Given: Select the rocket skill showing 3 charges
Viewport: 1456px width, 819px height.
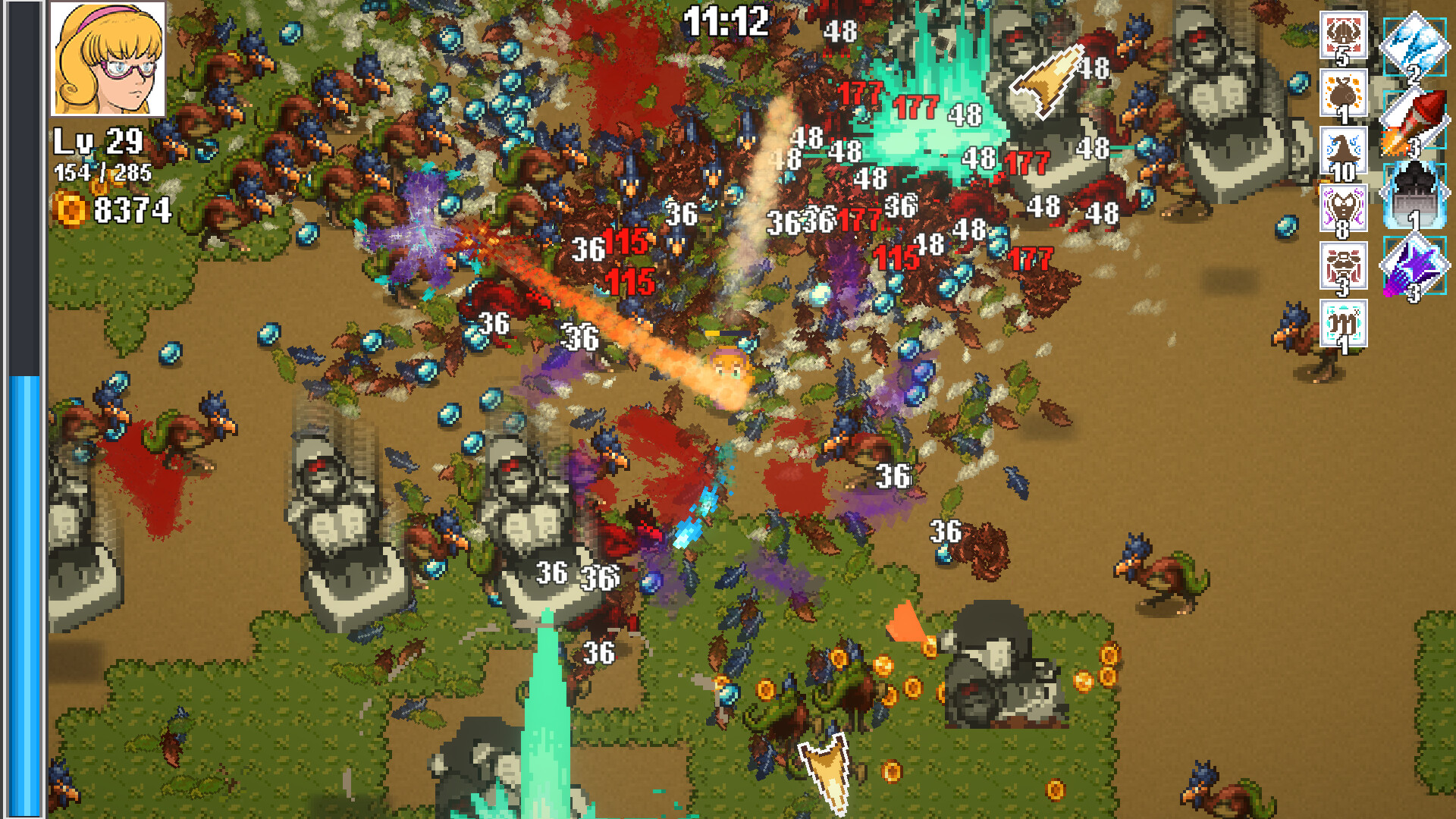Looking at the screenshot, I should 1415,118.
